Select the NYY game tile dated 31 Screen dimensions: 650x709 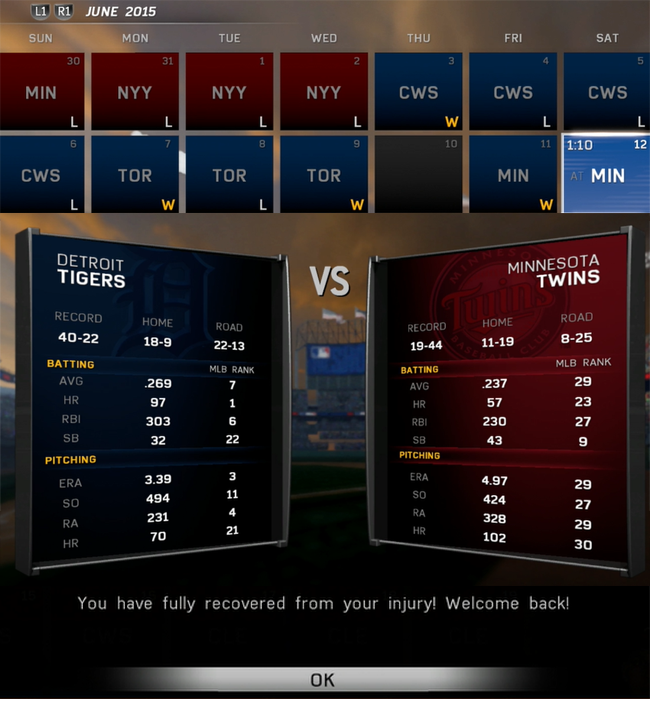[135, 92]
